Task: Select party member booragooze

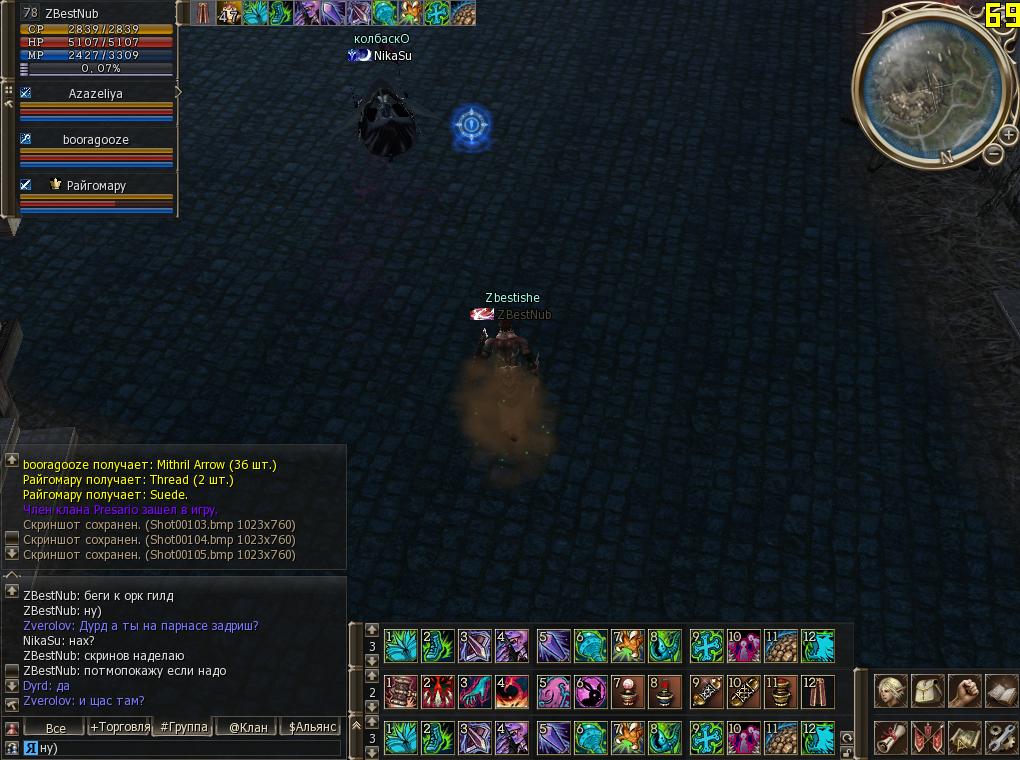Action: click(x=96, y=140)
